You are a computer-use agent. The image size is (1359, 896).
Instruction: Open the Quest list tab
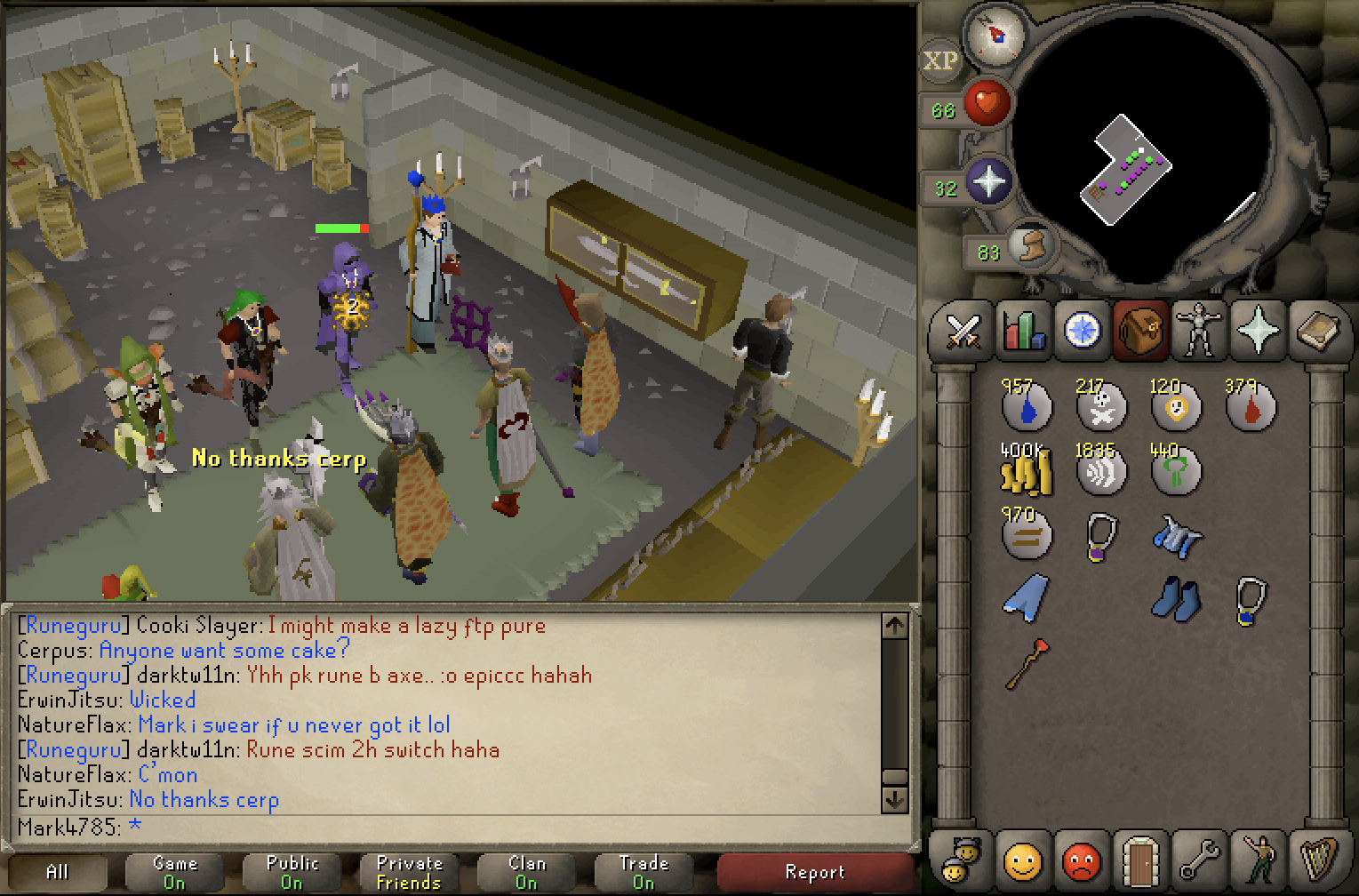click(1083, 332)
